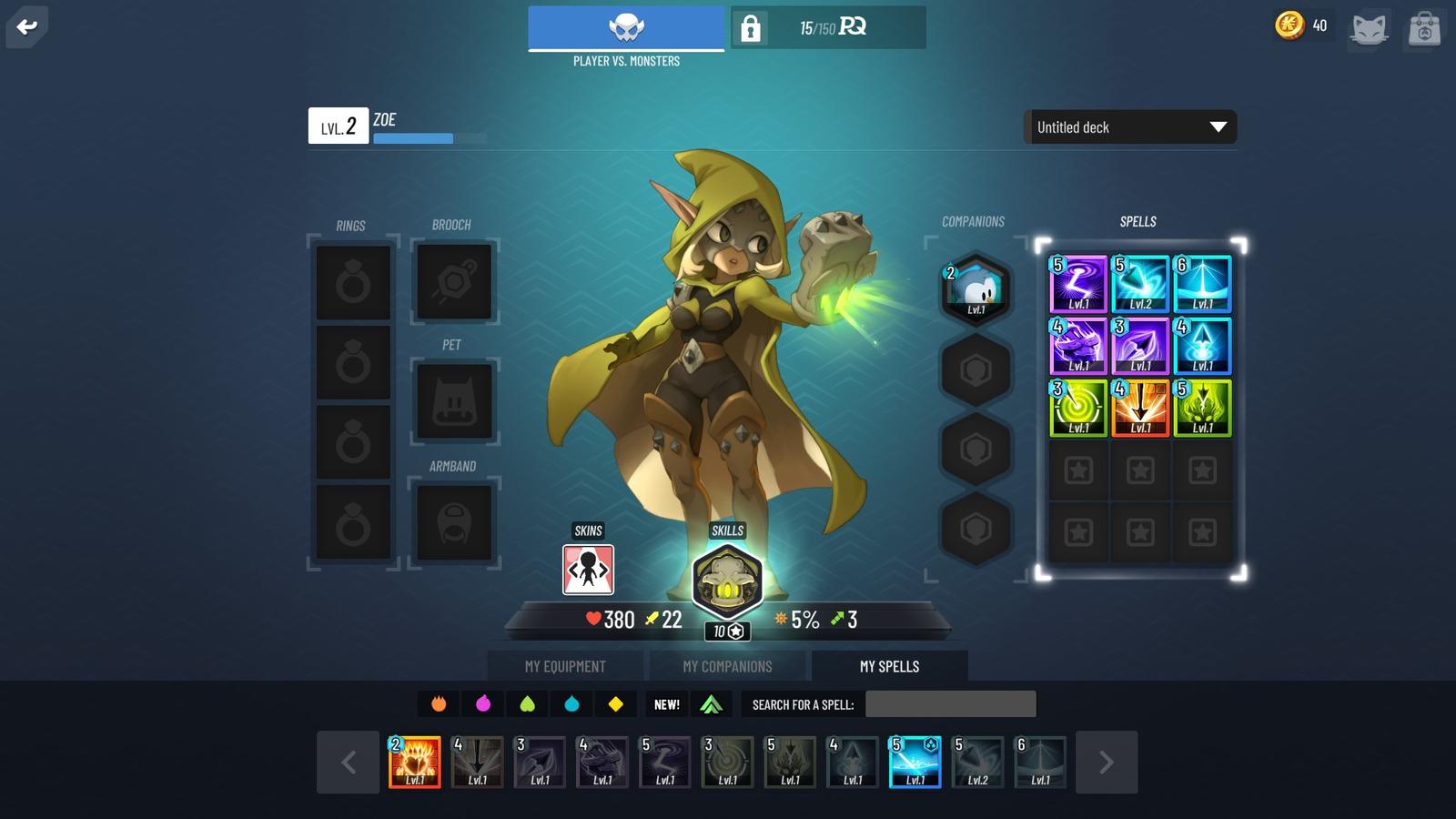Open the Untitled deck dropdown
The width and height of the screenshot is (1456, 819).
point(1130,127)
